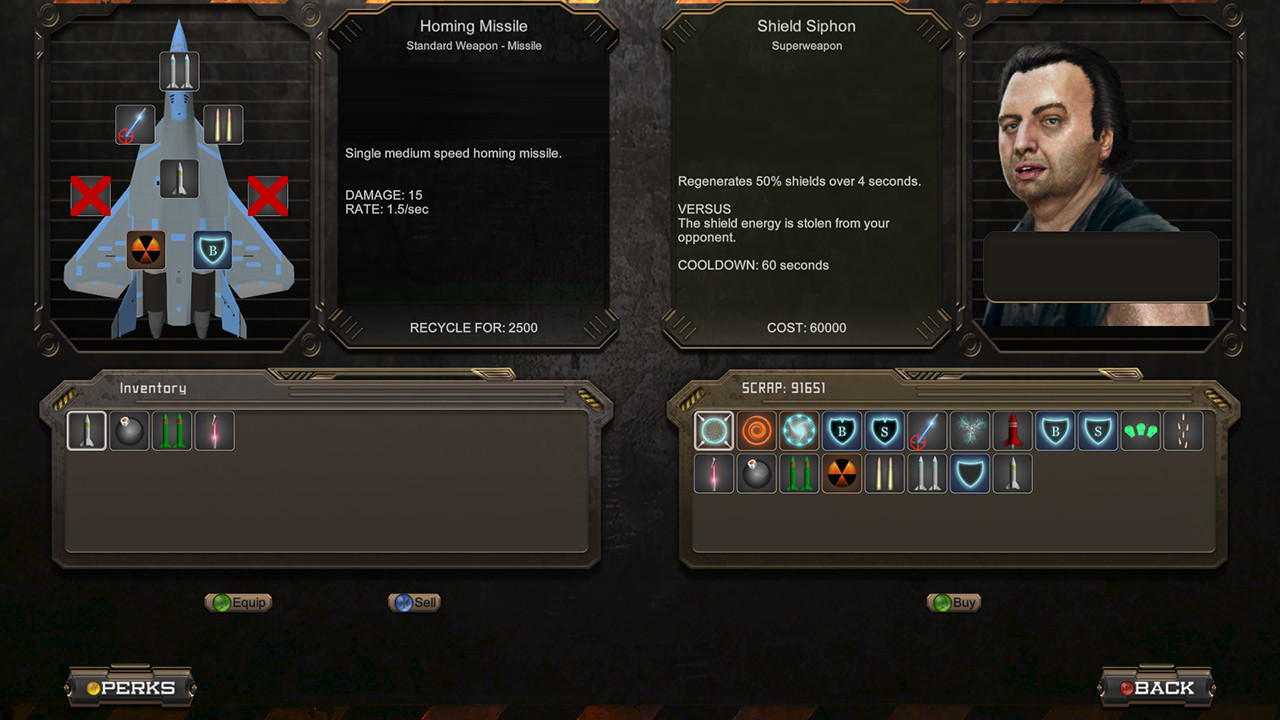Click the nuke slot on the ship

[x=146, y=250]
